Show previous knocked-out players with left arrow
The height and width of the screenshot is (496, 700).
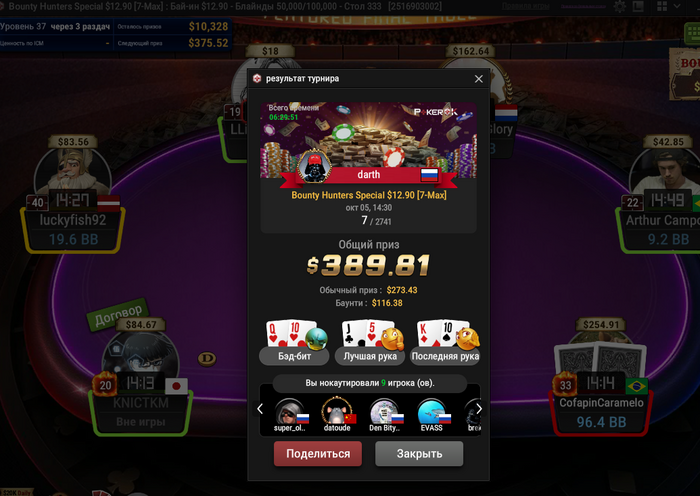pos(260,409)
